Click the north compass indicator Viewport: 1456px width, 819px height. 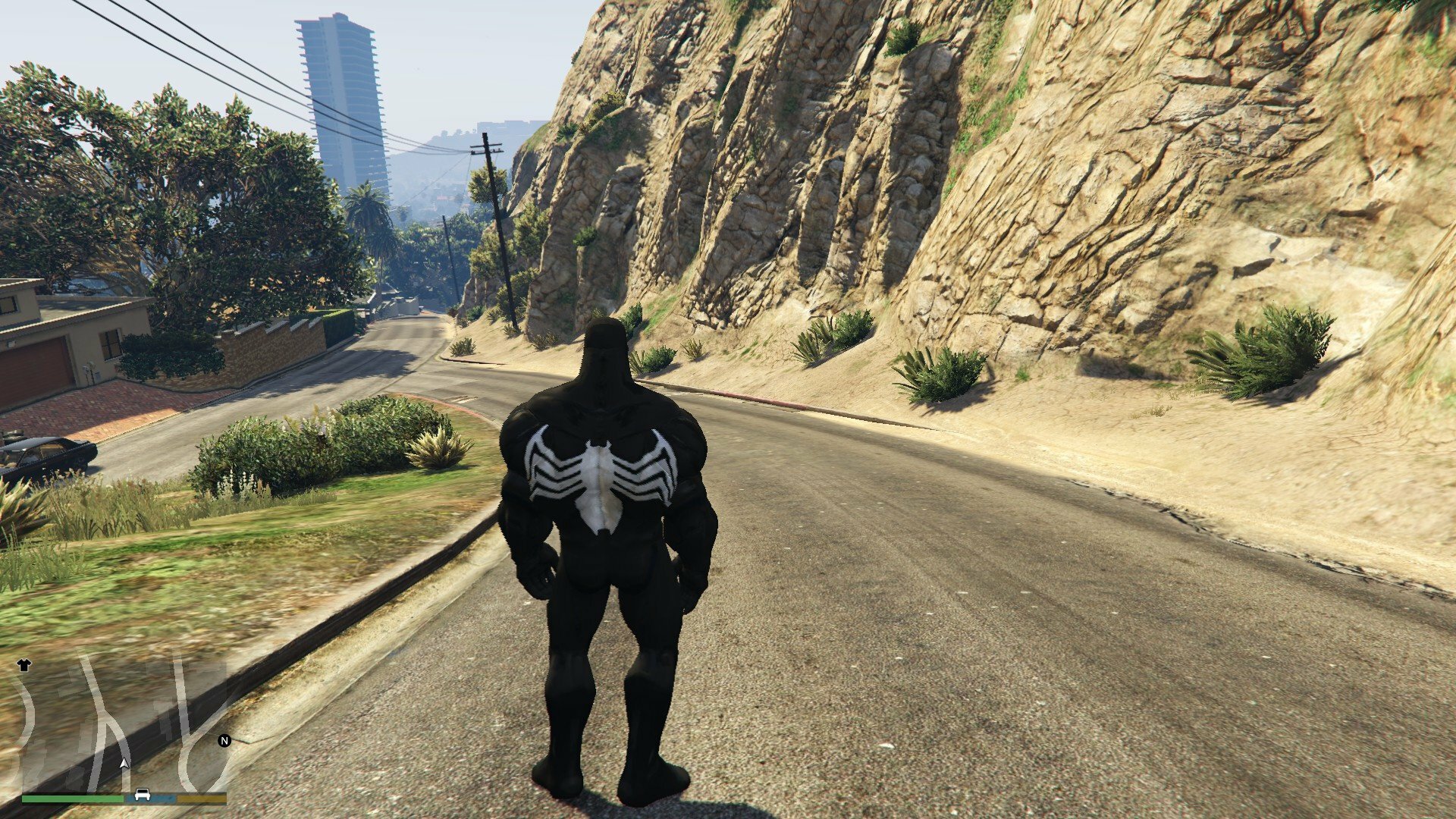pos(224,741)
